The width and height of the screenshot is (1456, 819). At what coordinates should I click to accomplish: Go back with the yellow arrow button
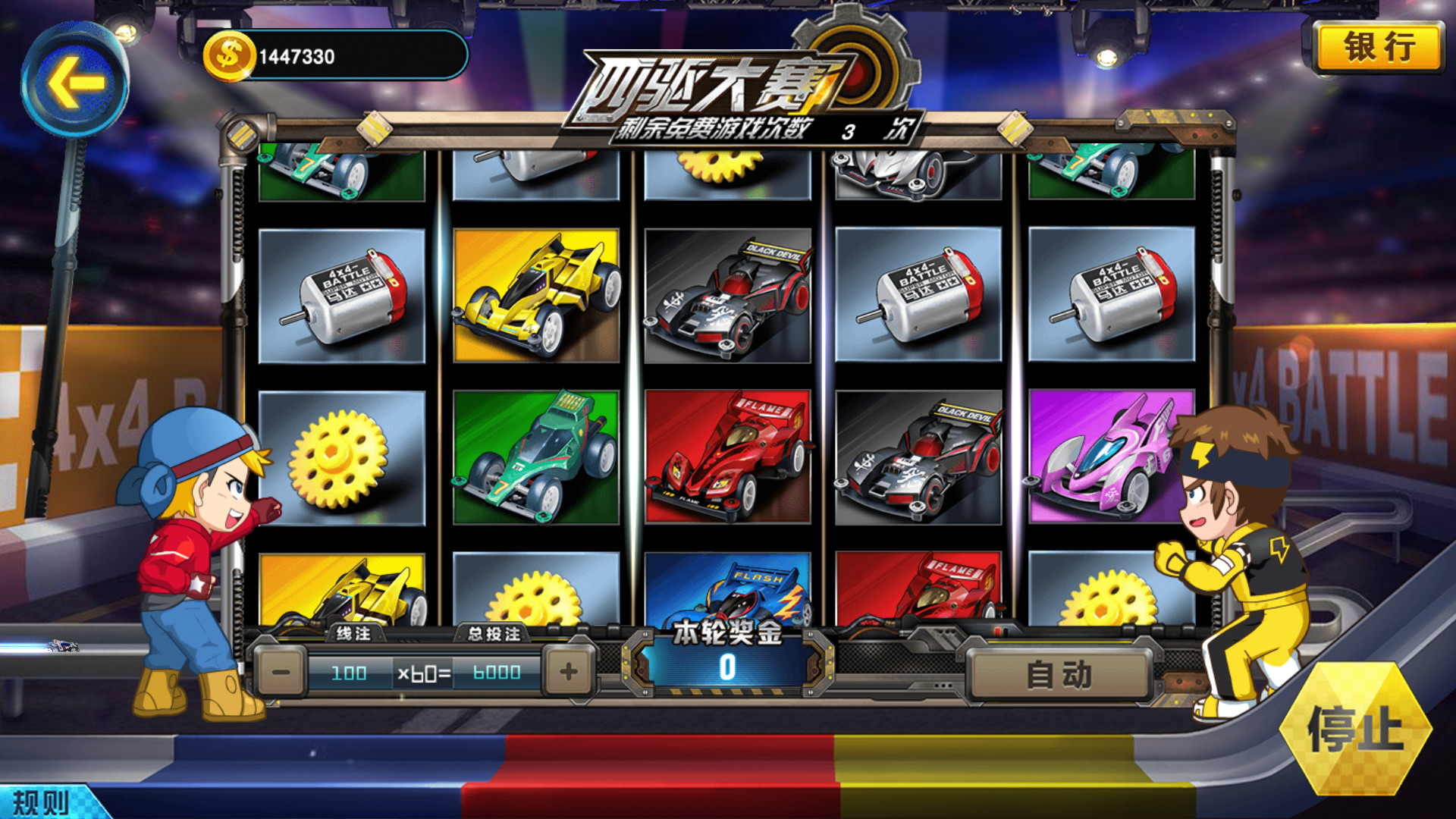click(x=74, y=81)
